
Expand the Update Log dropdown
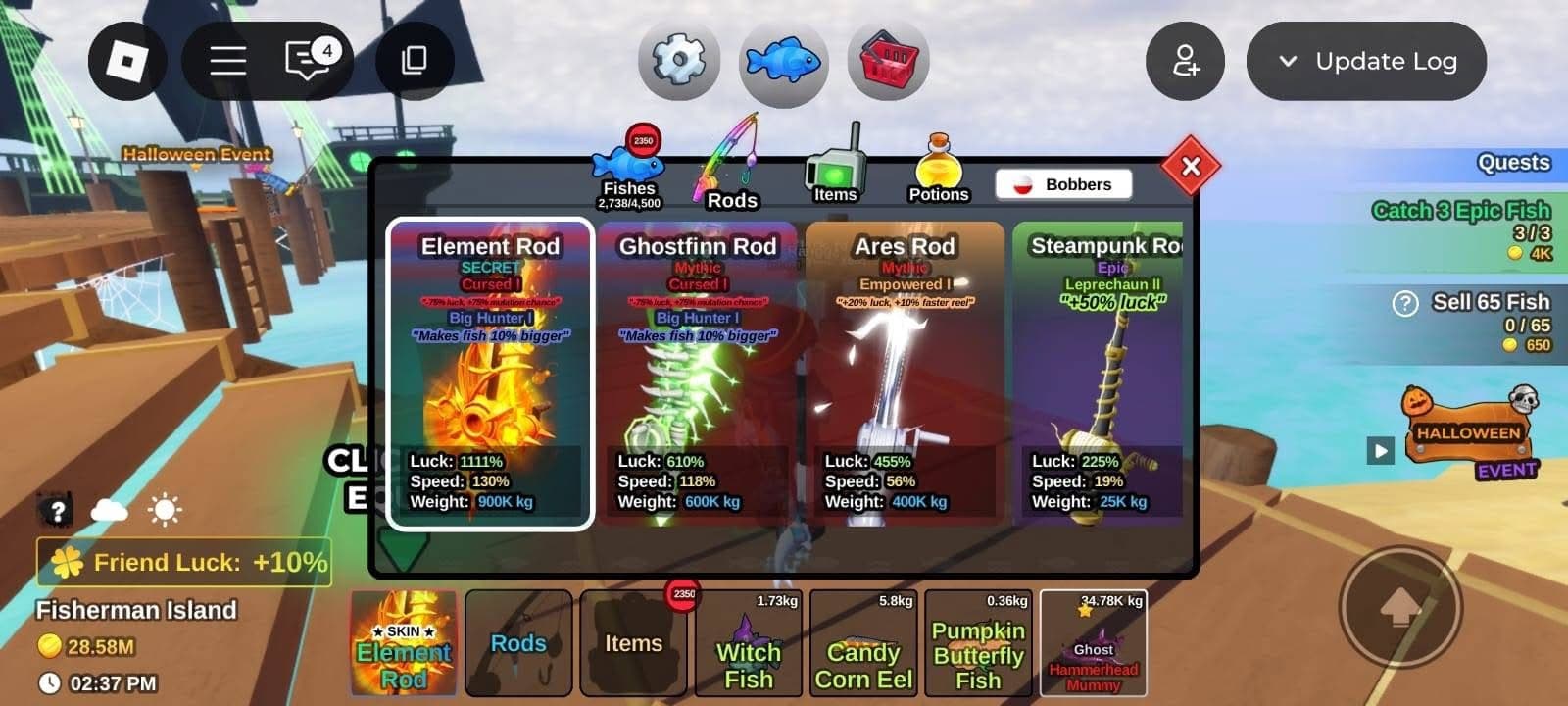click(x=1366, y=61)
